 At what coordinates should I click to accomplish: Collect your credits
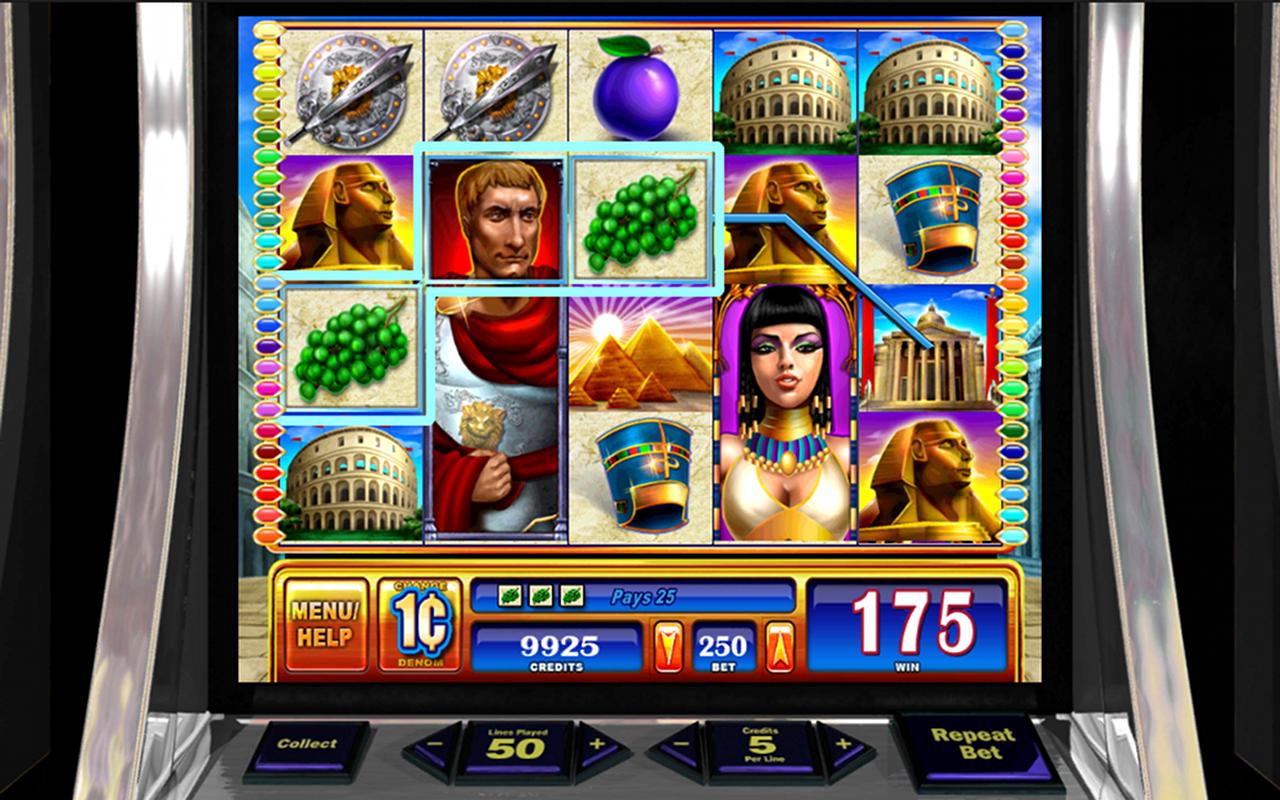307,745
